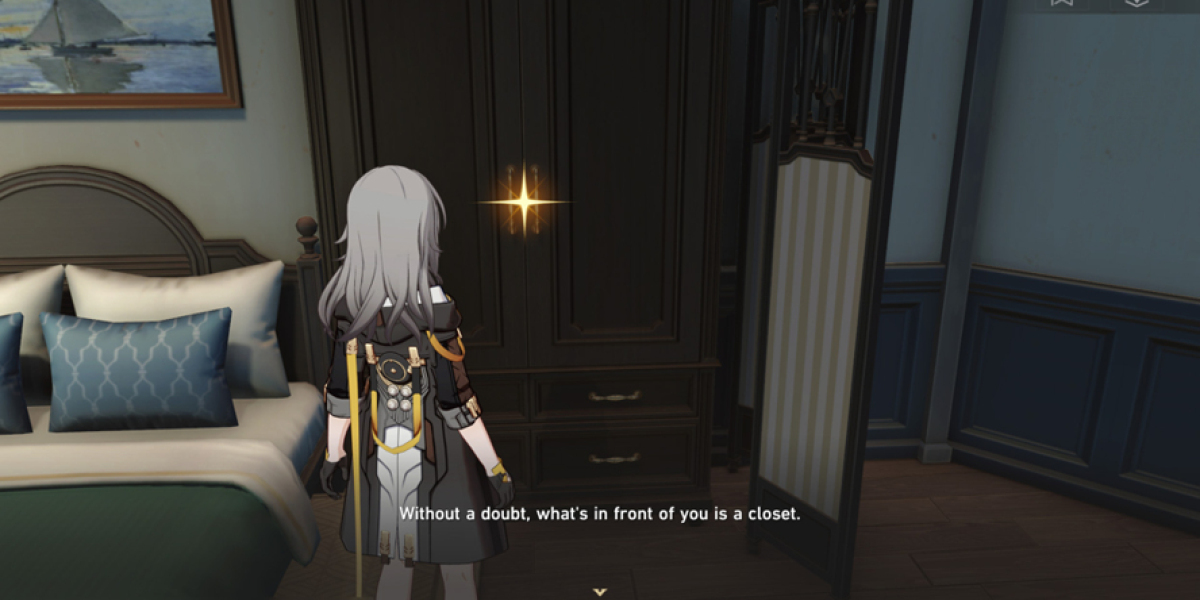The image size is (1200, 600).
Task: Click the downward-arrow hexagon icon button
Action: click(x=1136, y=3)
